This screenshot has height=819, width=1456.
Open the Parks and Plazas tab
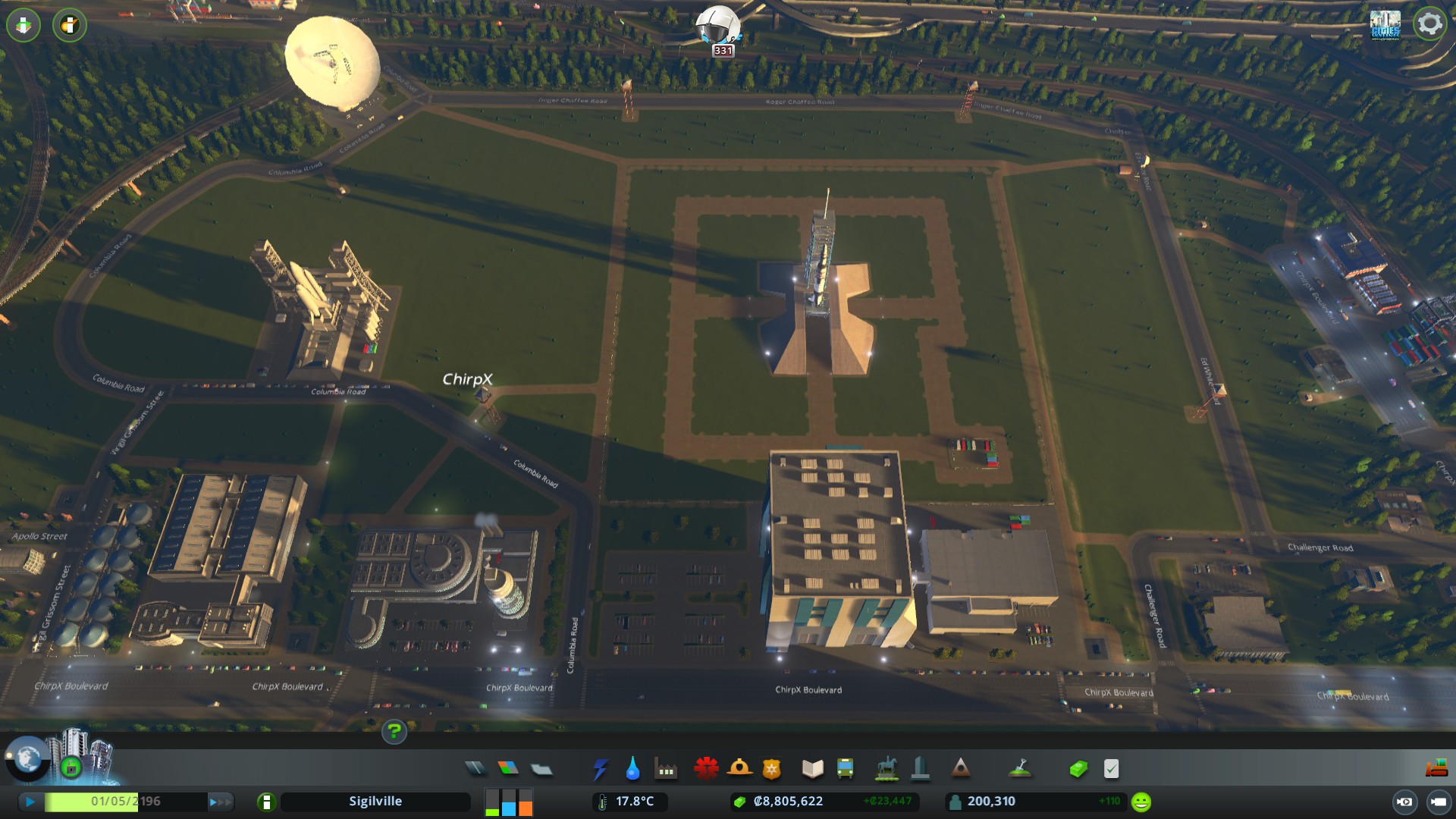tap(886, 767)
